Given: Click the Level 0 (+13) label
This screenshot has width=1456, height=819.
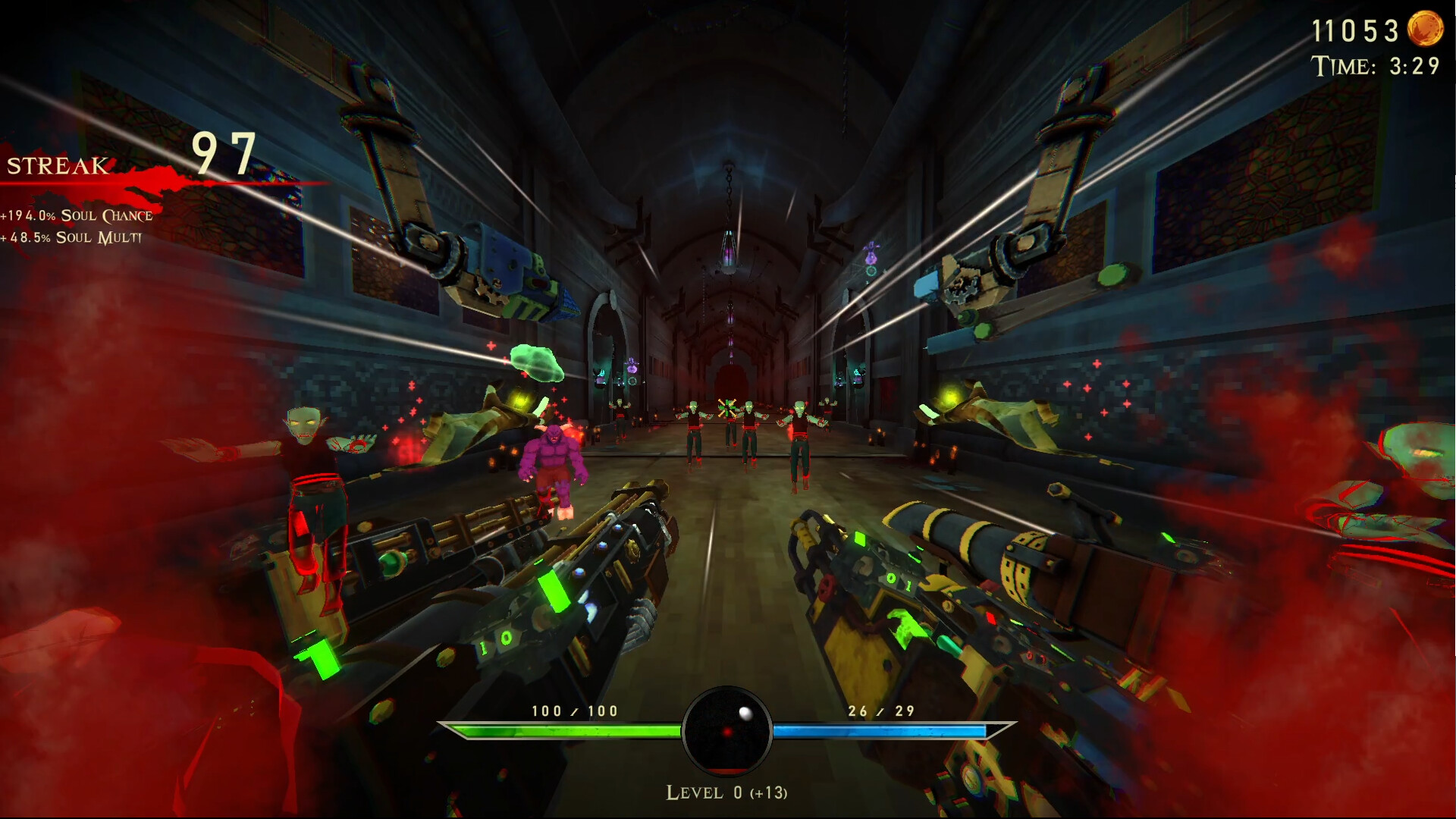Looking at the screenshot, I should click(x=727, y=793).
